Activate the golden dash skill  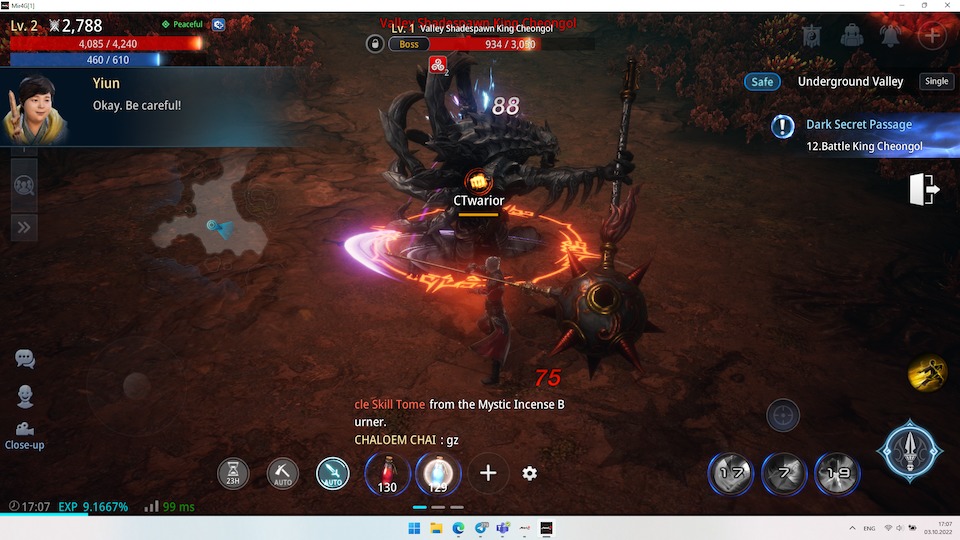(927, 373)
